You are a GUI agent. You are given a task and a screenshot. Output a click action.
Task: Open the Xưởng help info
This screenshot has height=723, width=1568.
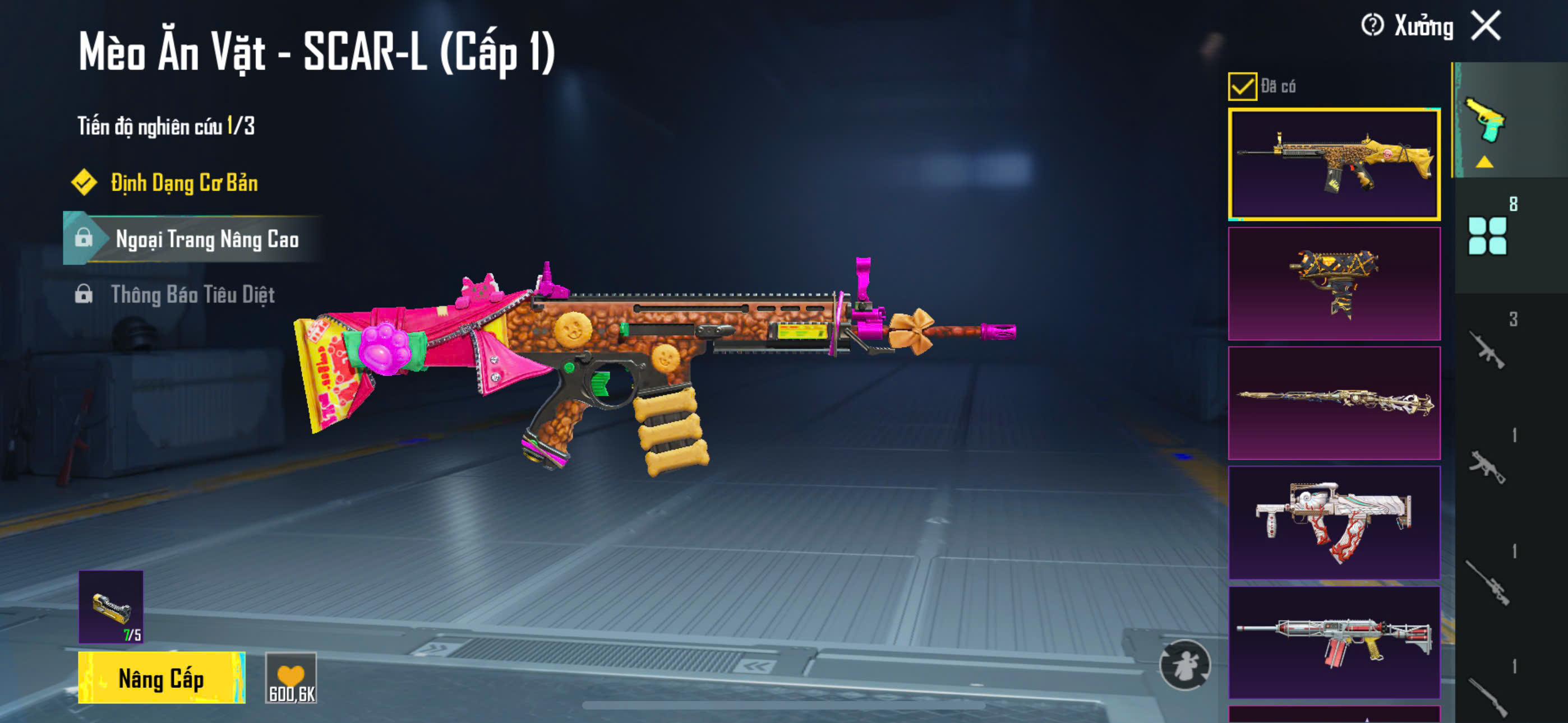[1372, 26]
